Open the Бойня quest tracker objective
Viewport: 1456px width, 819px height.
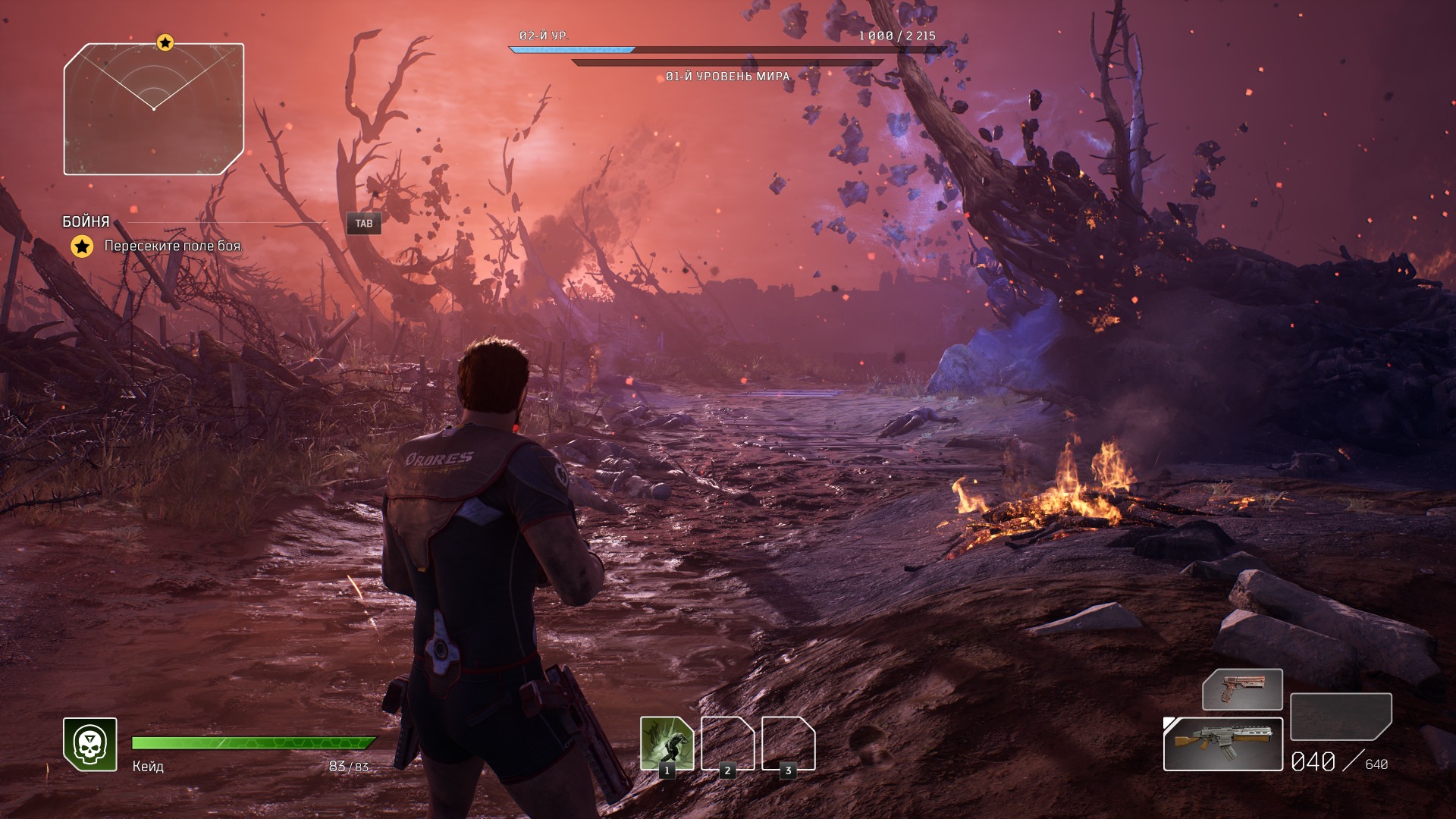(173, 246)
